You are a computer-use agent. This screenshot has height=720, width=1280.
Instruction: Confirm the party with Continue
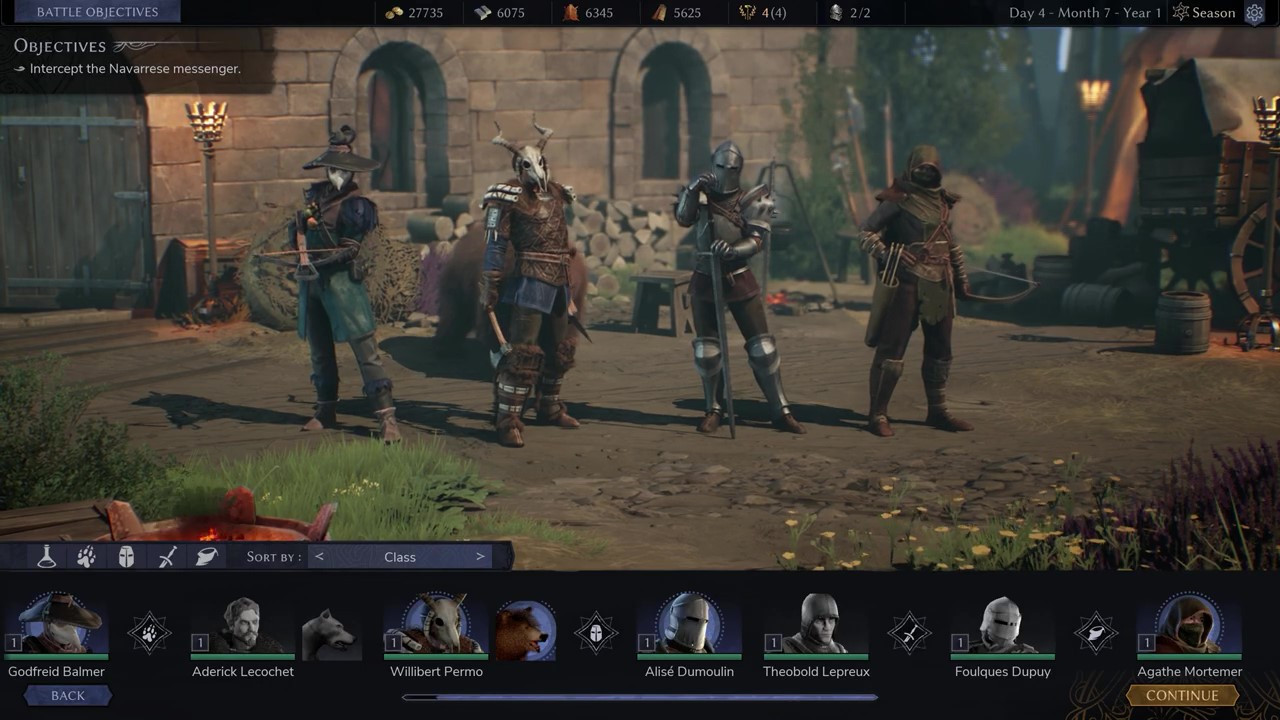click(x=1182, y=696)
